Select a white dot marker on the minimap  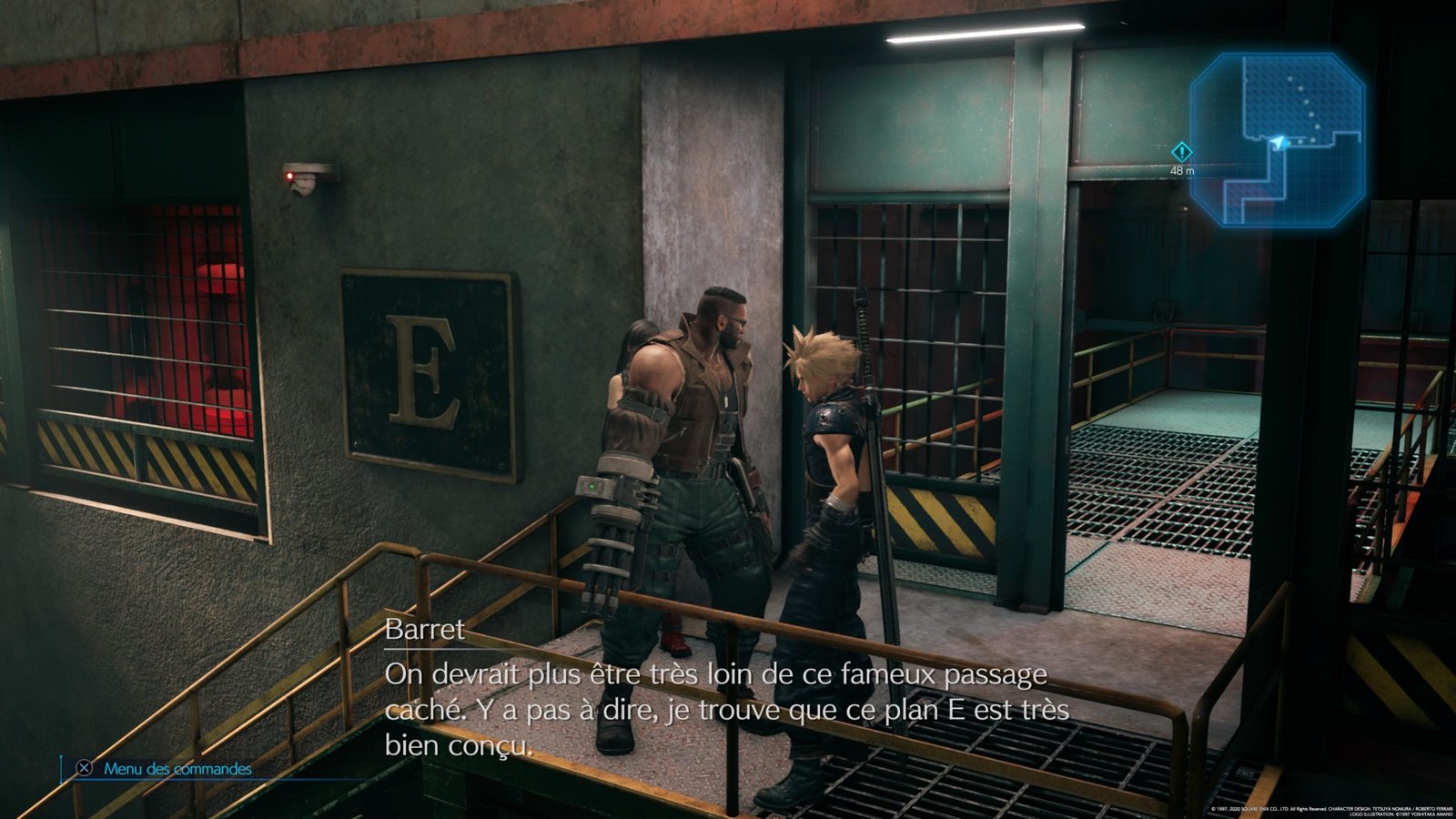(1305, 102)
